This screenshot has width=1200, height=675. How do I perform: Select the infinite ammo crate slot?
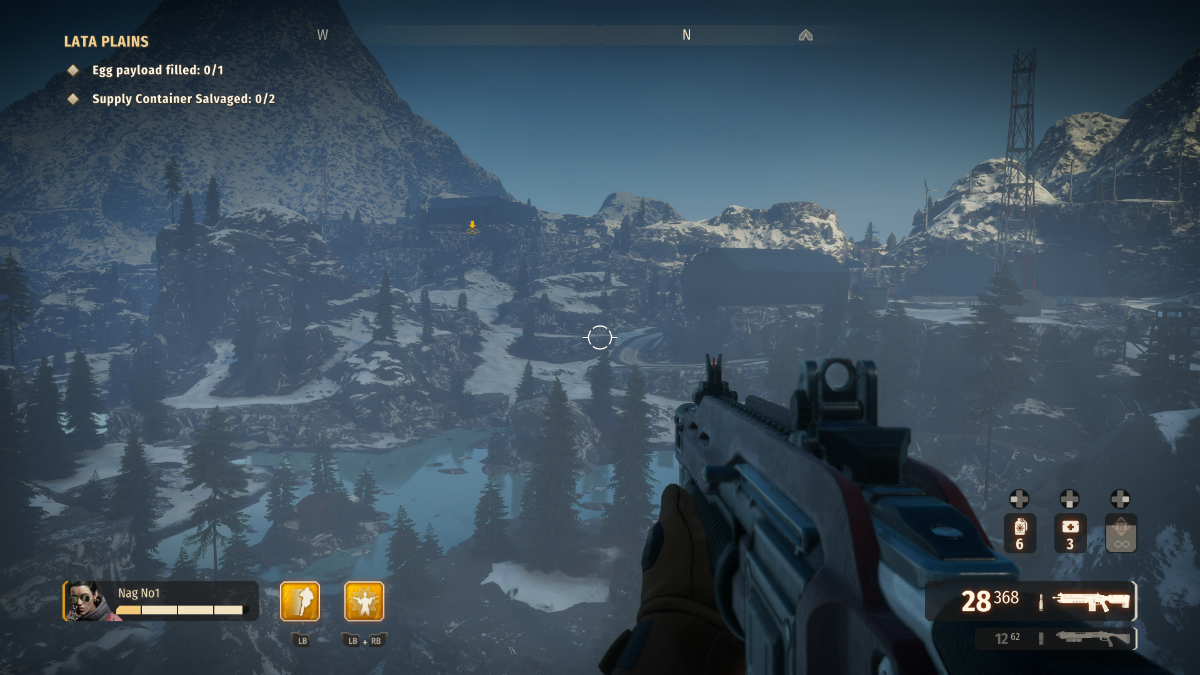click(1120, 533)
